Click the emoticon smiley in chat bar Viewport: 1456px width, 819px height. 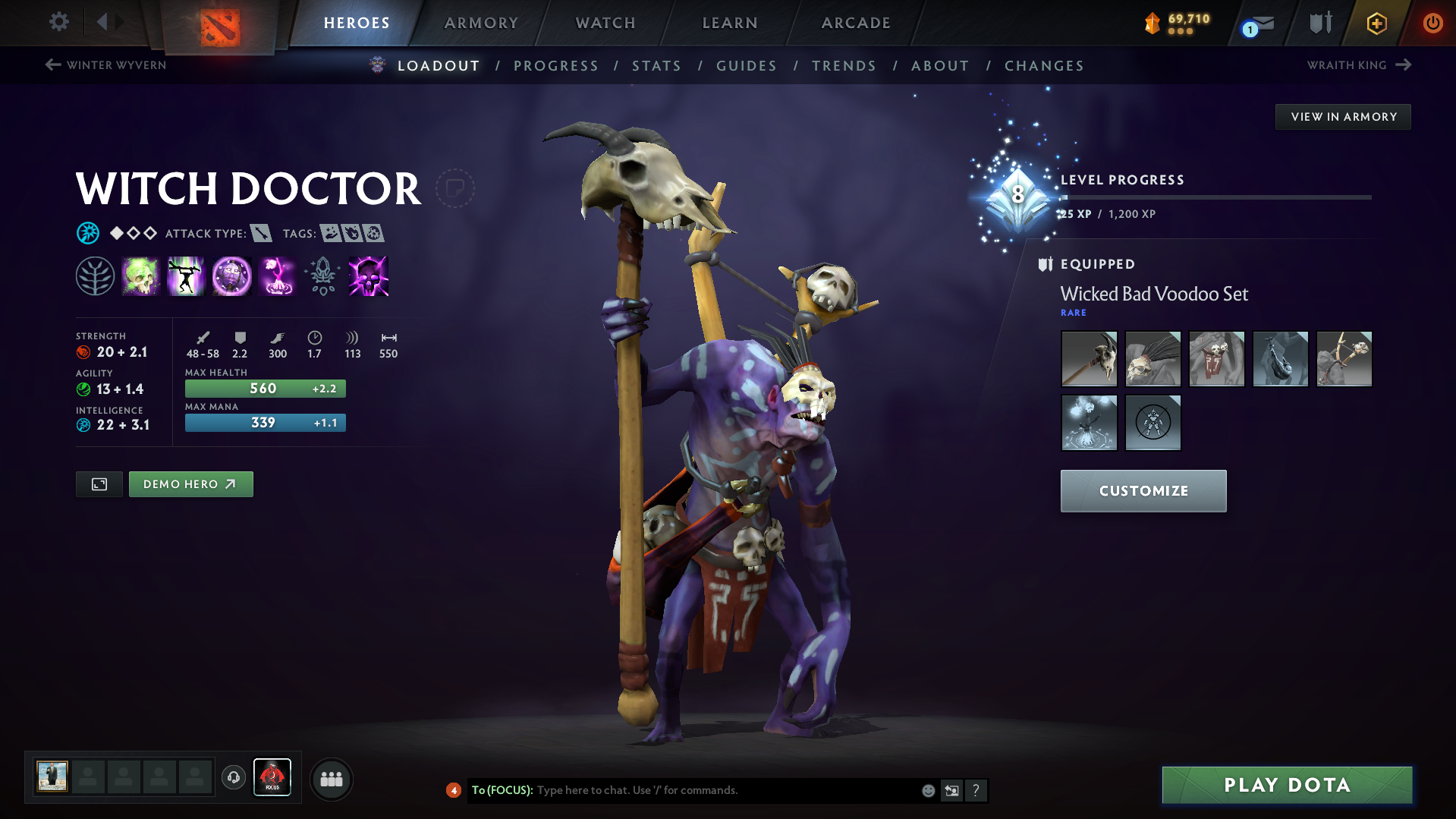[928, 790]
